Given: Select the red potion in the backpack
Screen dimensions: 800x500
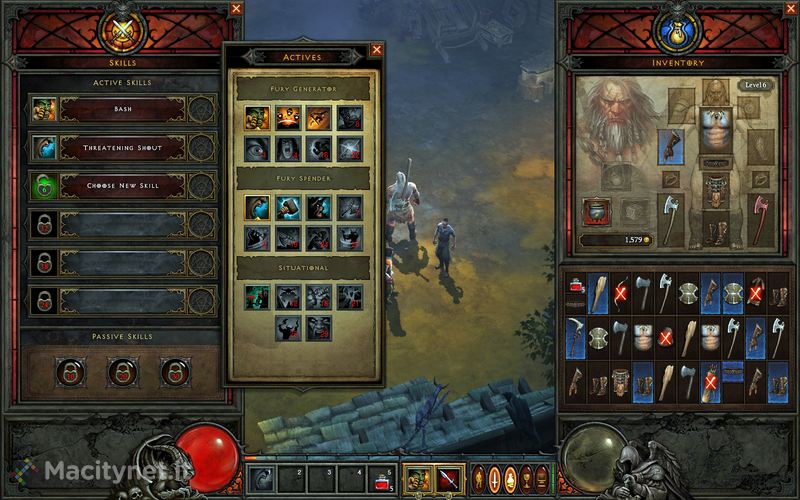Looking at the screenshot, I should (x=576, y=286).
